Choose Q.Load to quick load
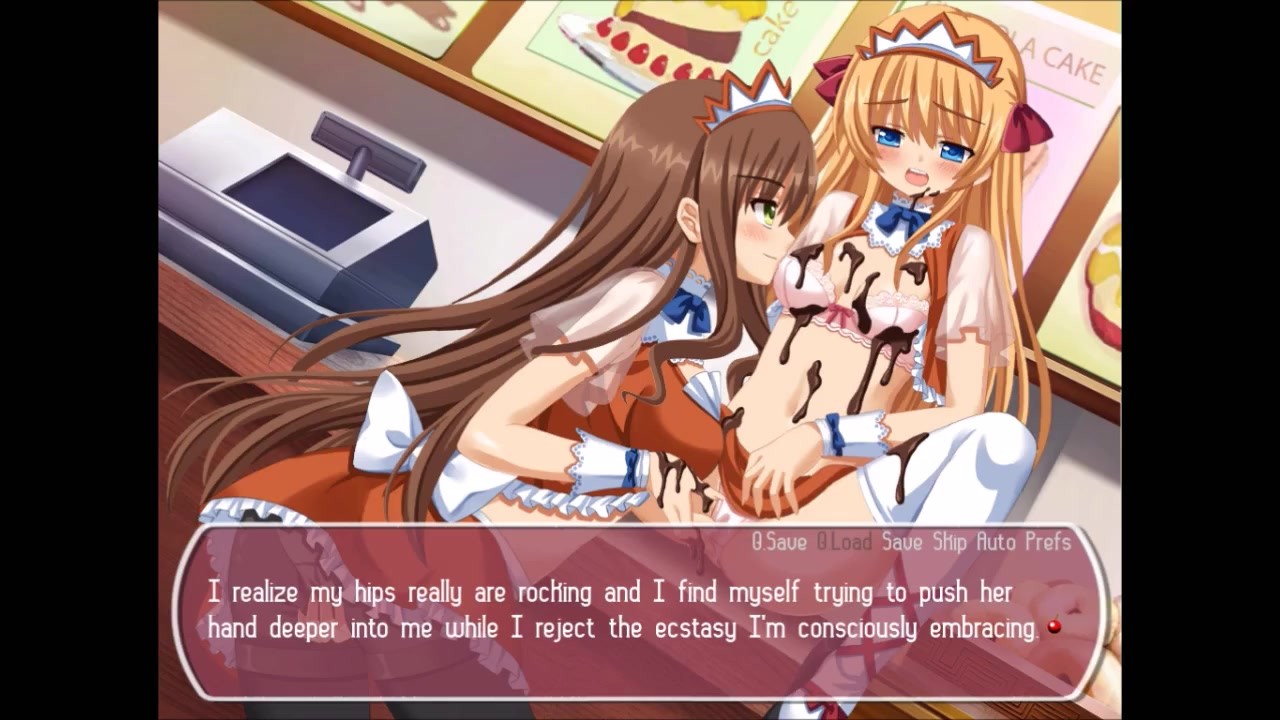The width and height of the screenshot is (1280, 720). click(x=843, y=542)
